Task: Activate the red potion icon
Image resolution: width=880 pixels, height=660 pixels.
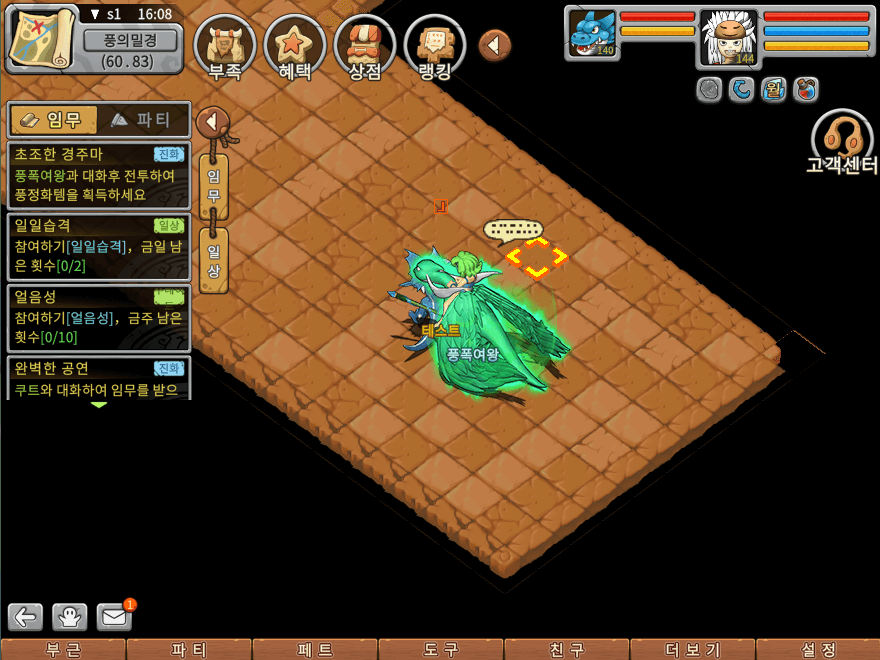Action: tap(805, 90)
